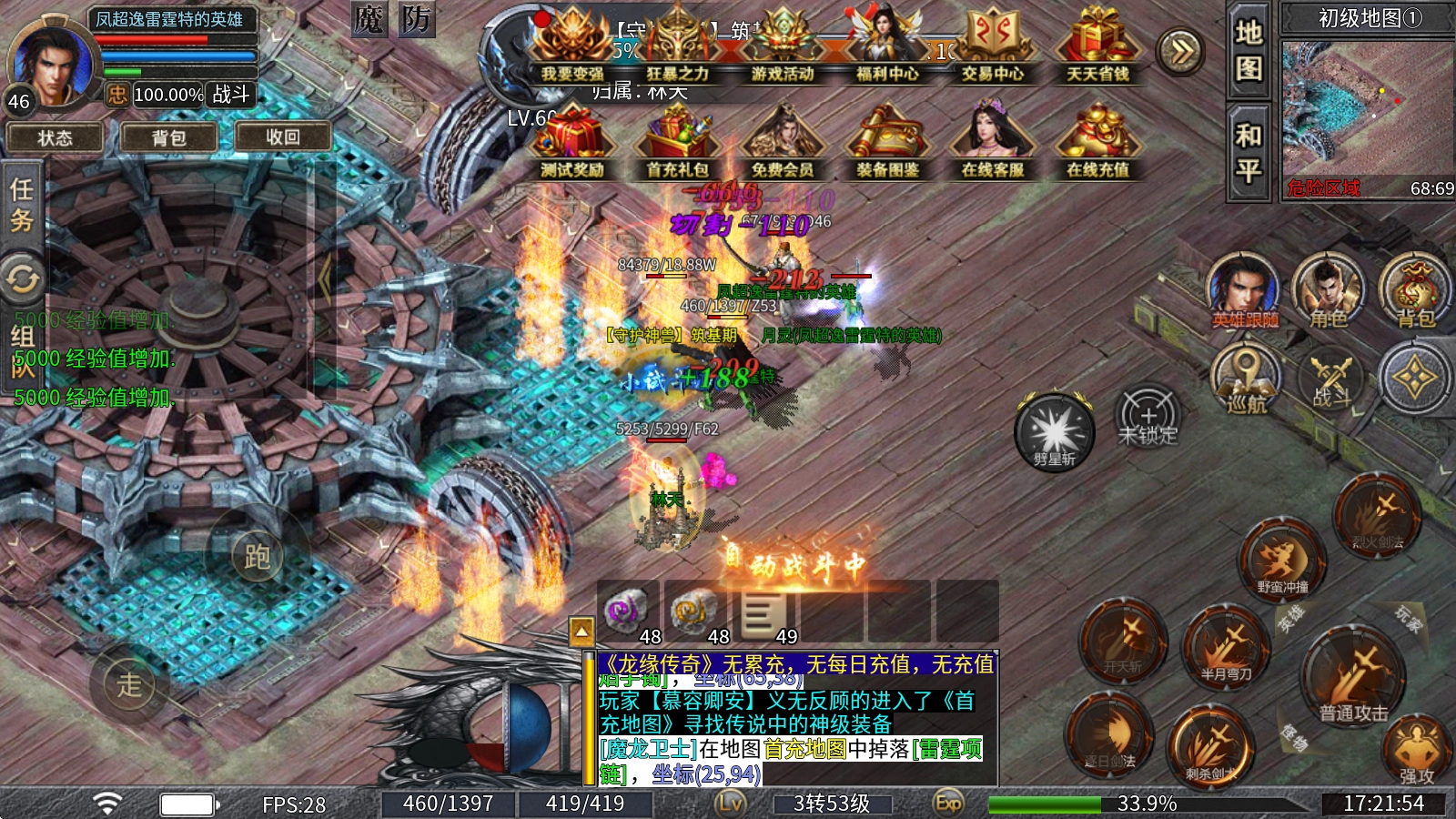Collapse top menu with double-arrow button
The image size is (1456, 819).
tap(1180, 51)
